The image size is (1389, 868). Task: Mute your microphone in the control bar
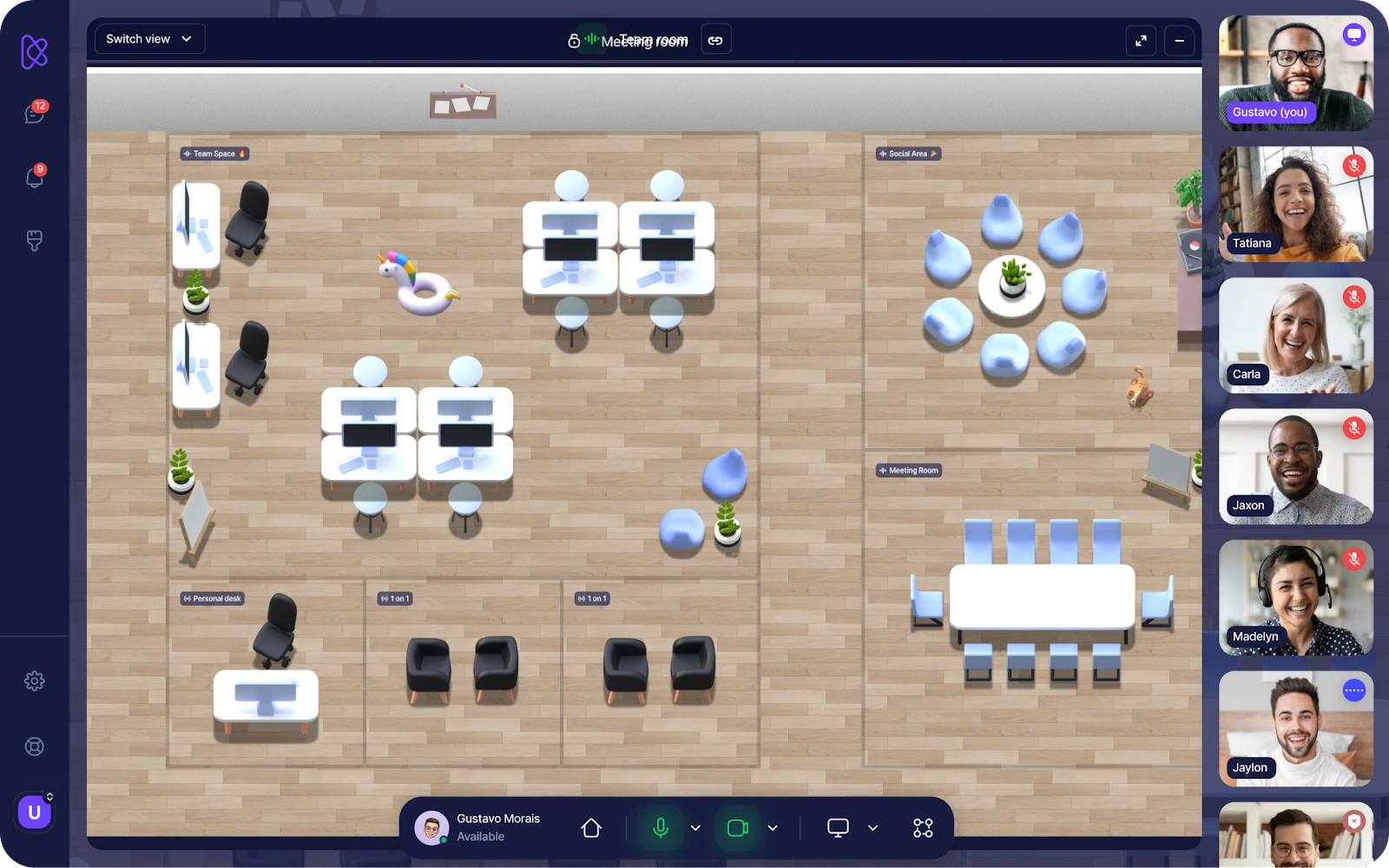662,827
